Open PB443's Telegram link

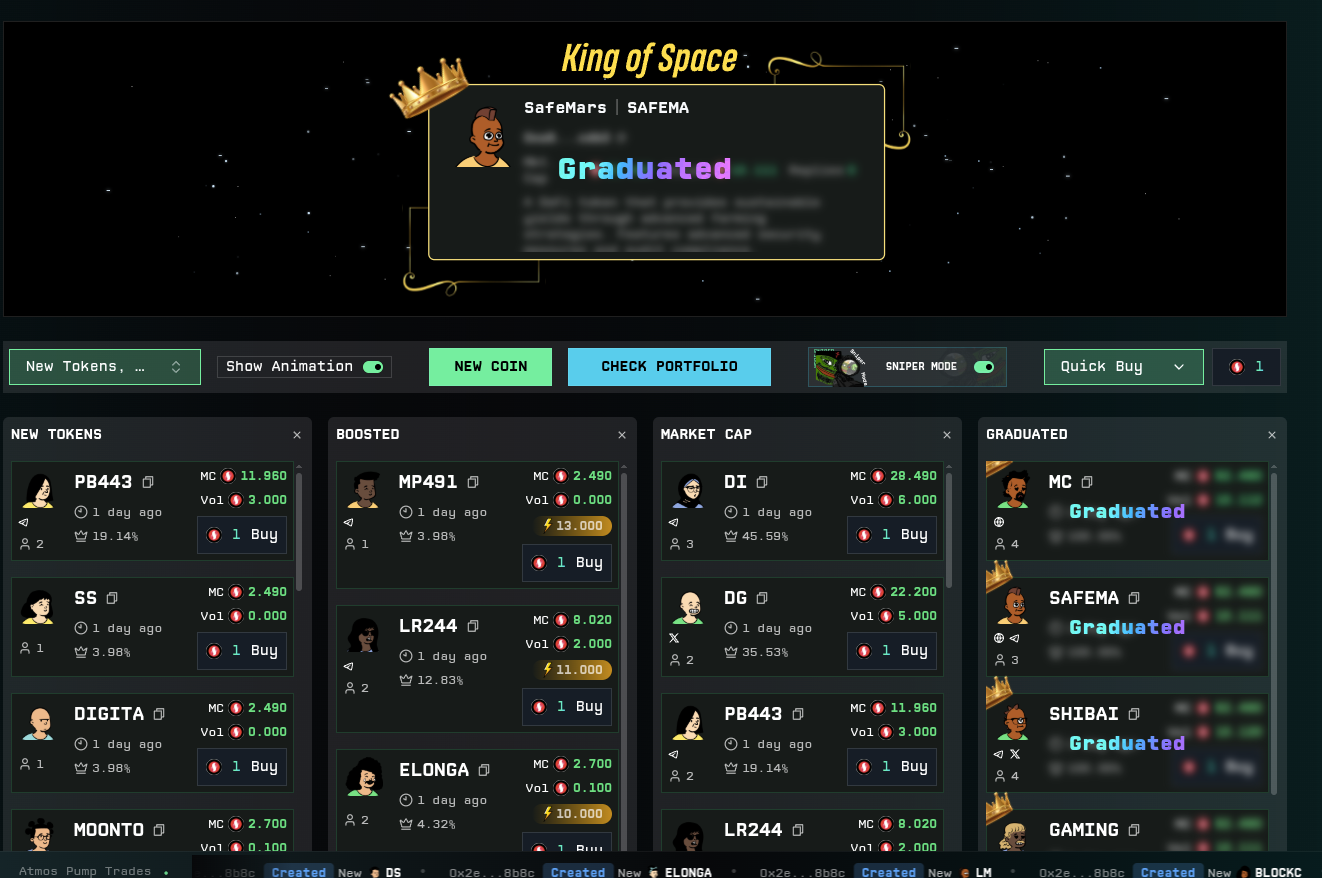point(22,521)
